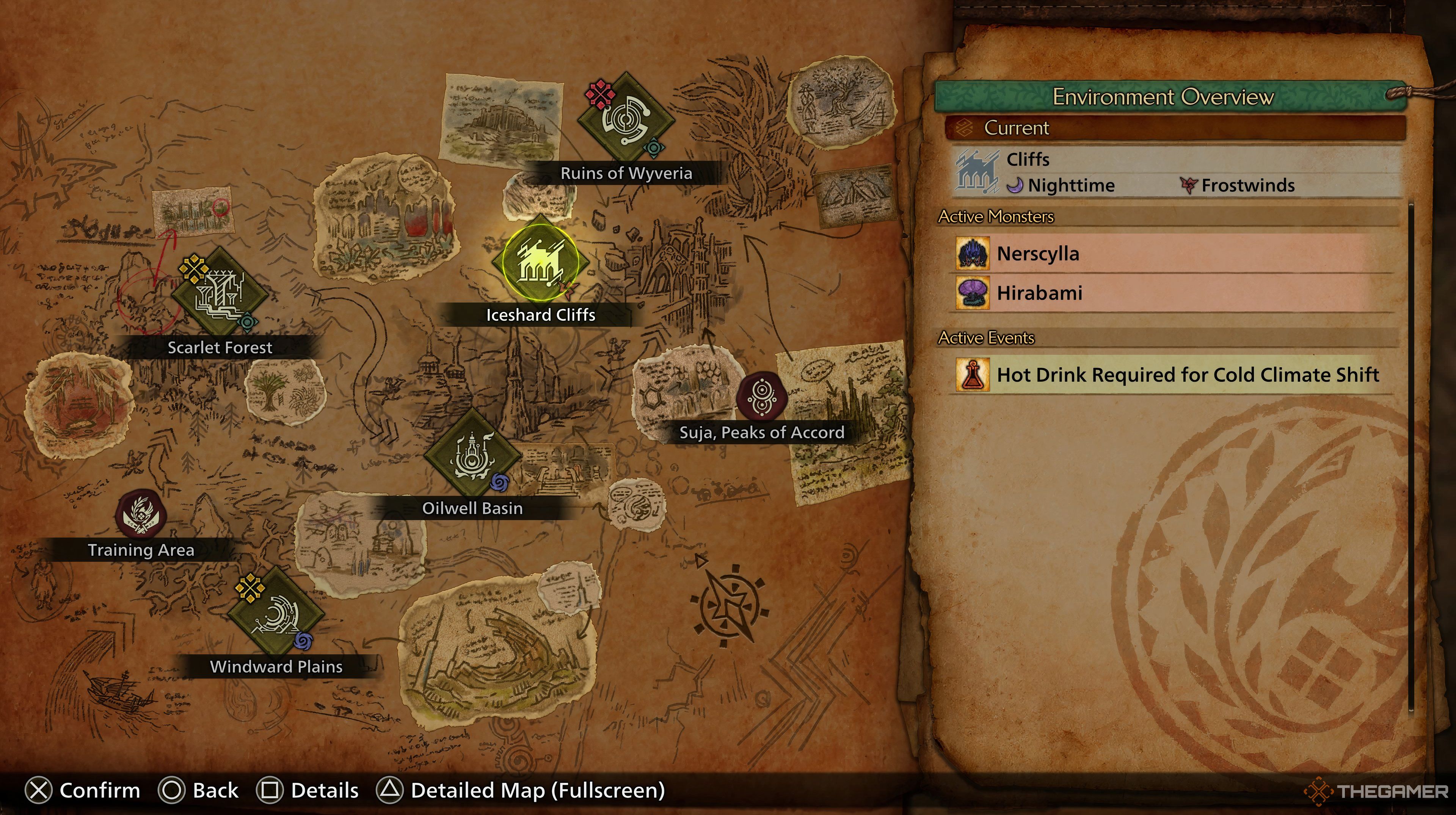Click the Environment Overview header
This screenshot has height=815, width=1456.
click(x=1163, y=97)
